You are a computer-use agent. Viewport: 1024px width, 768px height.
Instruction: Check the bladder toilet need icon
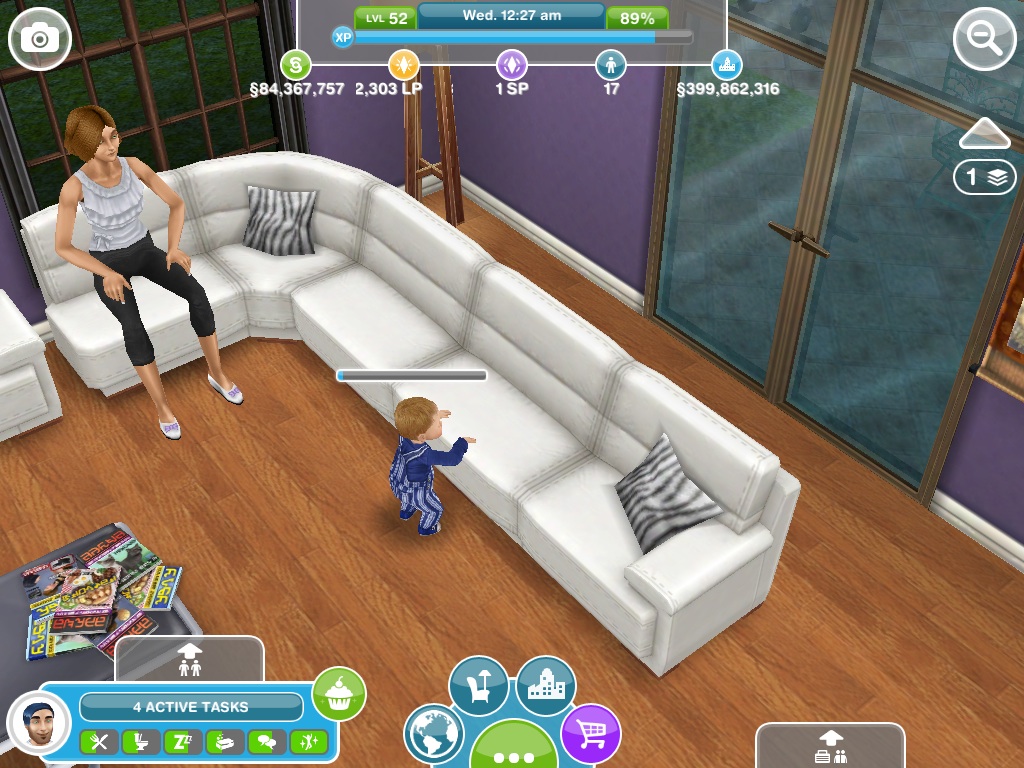pyautogui.click(x=140, y=742)
